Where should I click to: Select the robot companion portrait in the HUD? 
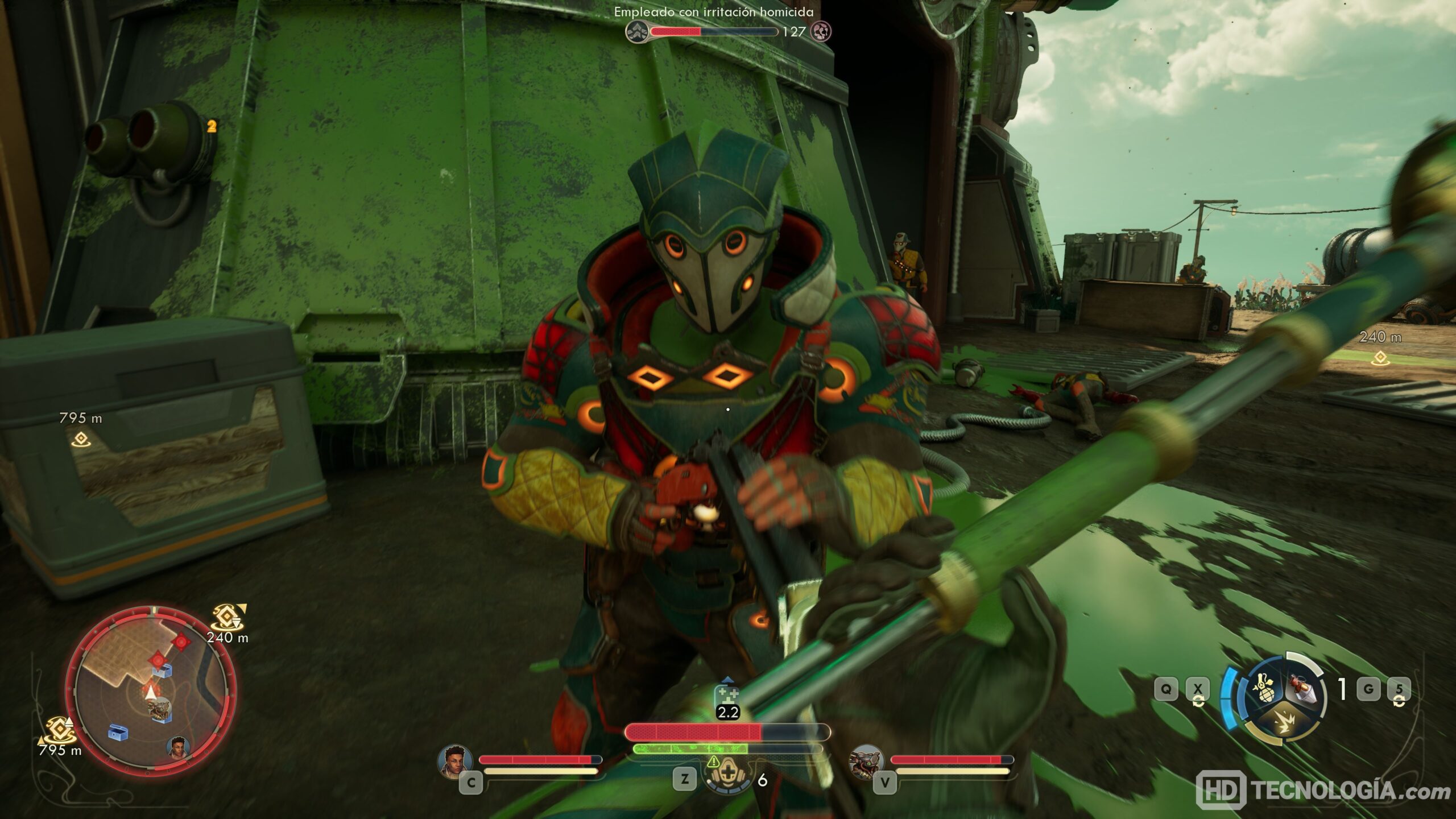(x=866, y=762)
